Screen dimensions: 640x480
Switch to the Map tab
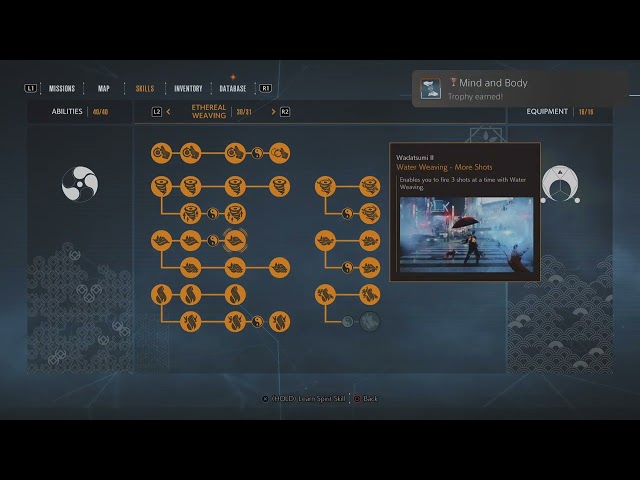pyautogui.click(x=104, y=88)
